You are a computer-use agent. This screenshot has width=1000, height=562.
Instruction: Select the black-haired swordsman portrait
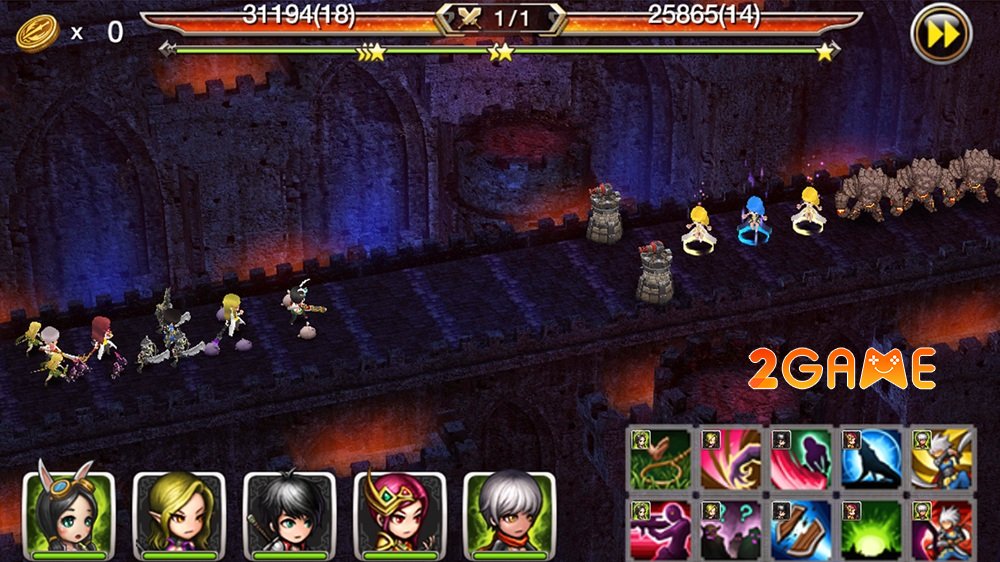[x=289, y=515]
